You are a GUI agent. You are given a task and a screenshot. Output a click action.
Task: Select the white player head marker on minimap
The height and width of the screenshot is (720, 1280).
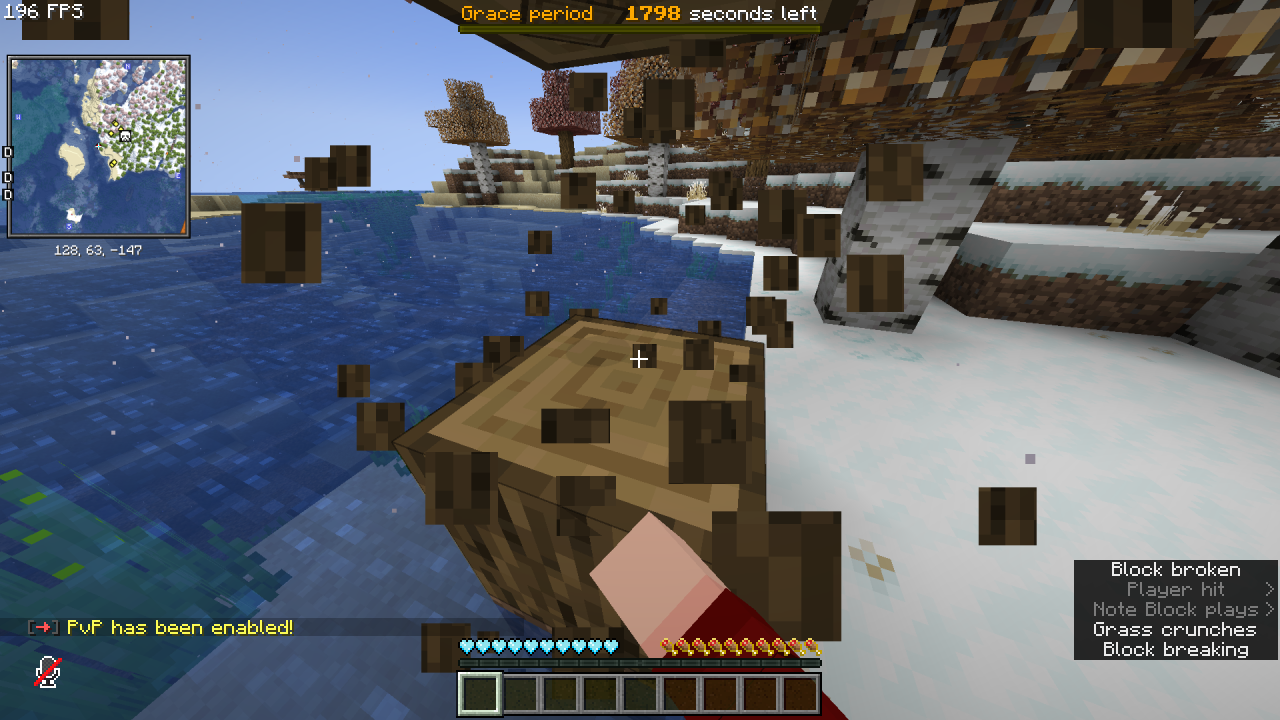tap(125, 135)
